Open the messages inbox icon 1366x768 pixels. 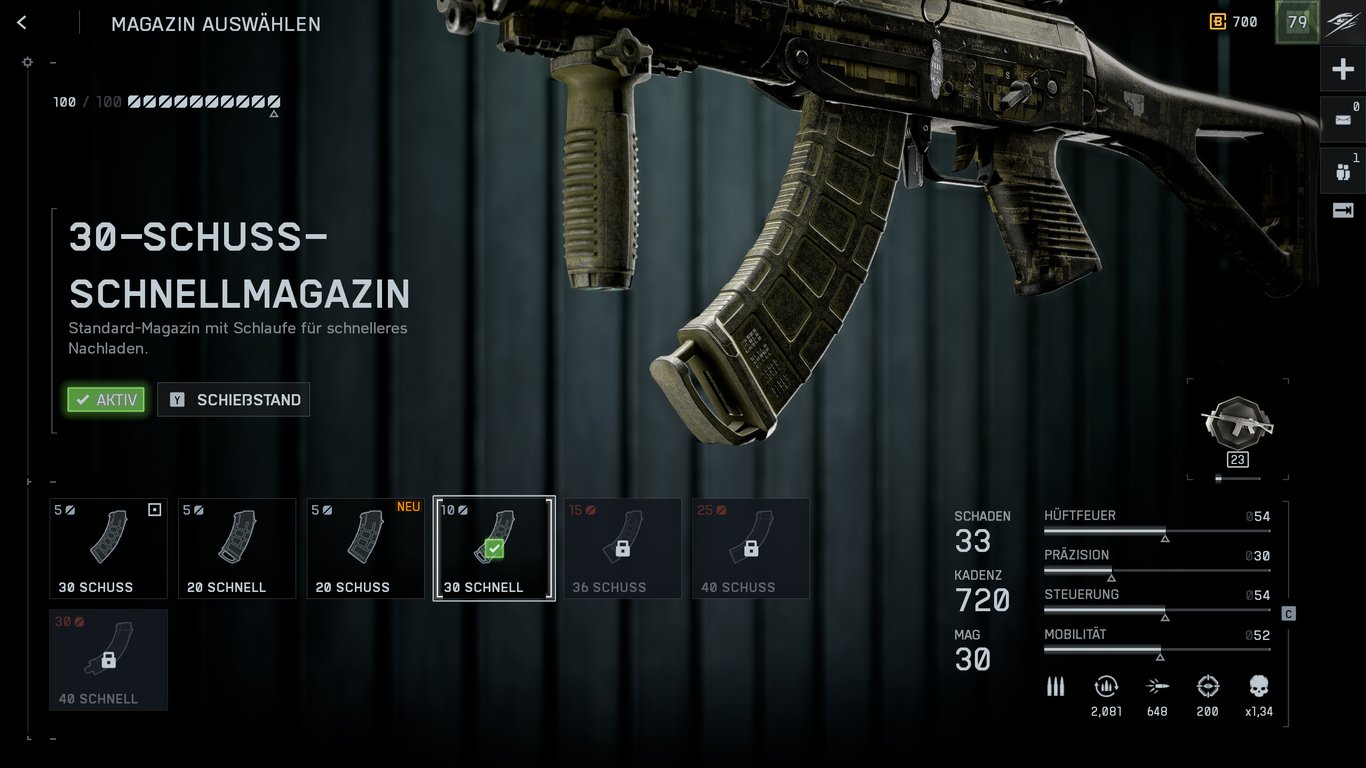(1342, 118)
